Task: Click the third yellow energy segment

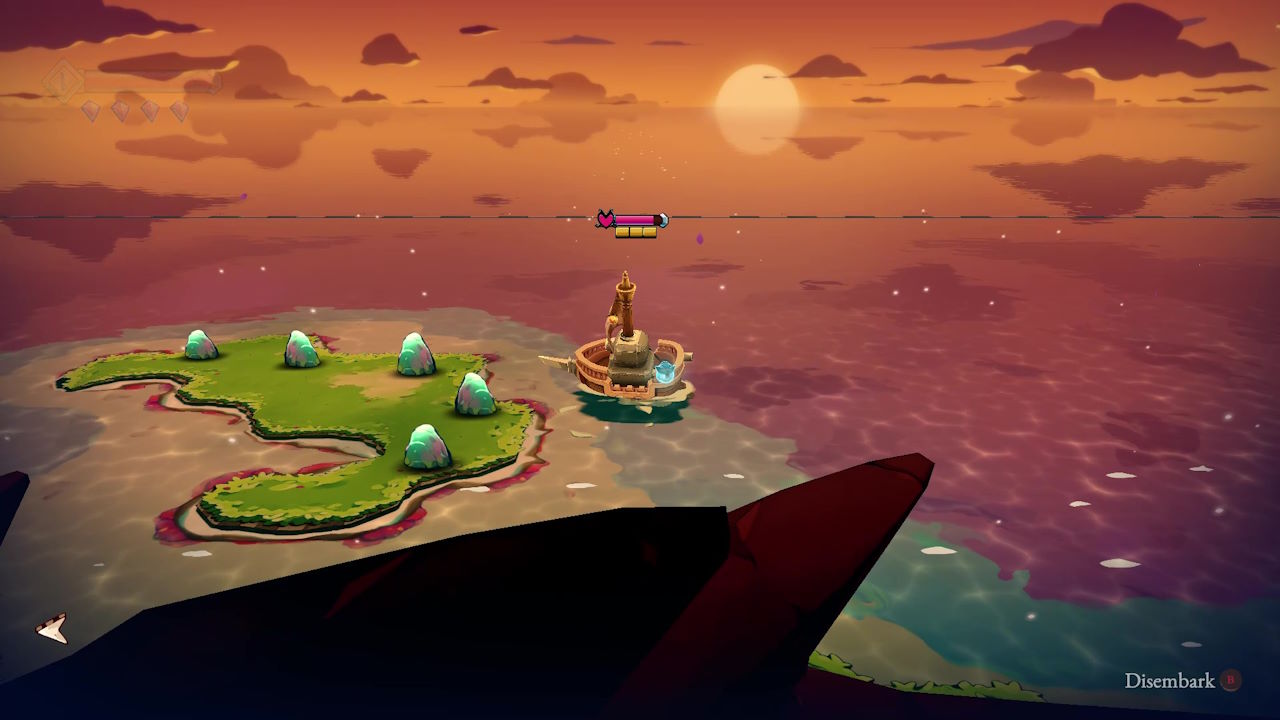Action: (650, 232)
